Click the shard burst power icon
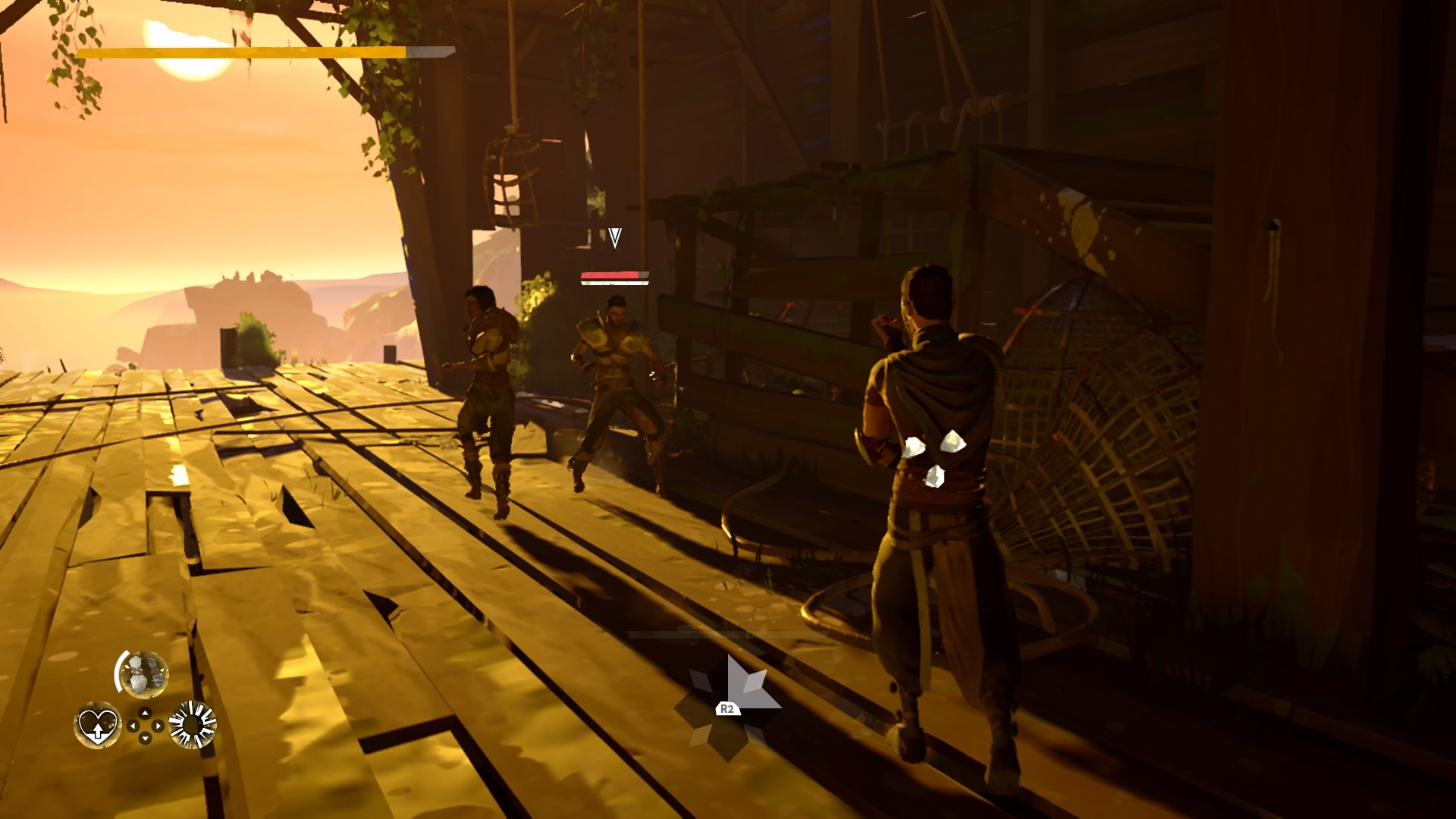 (x=191, y=725)
